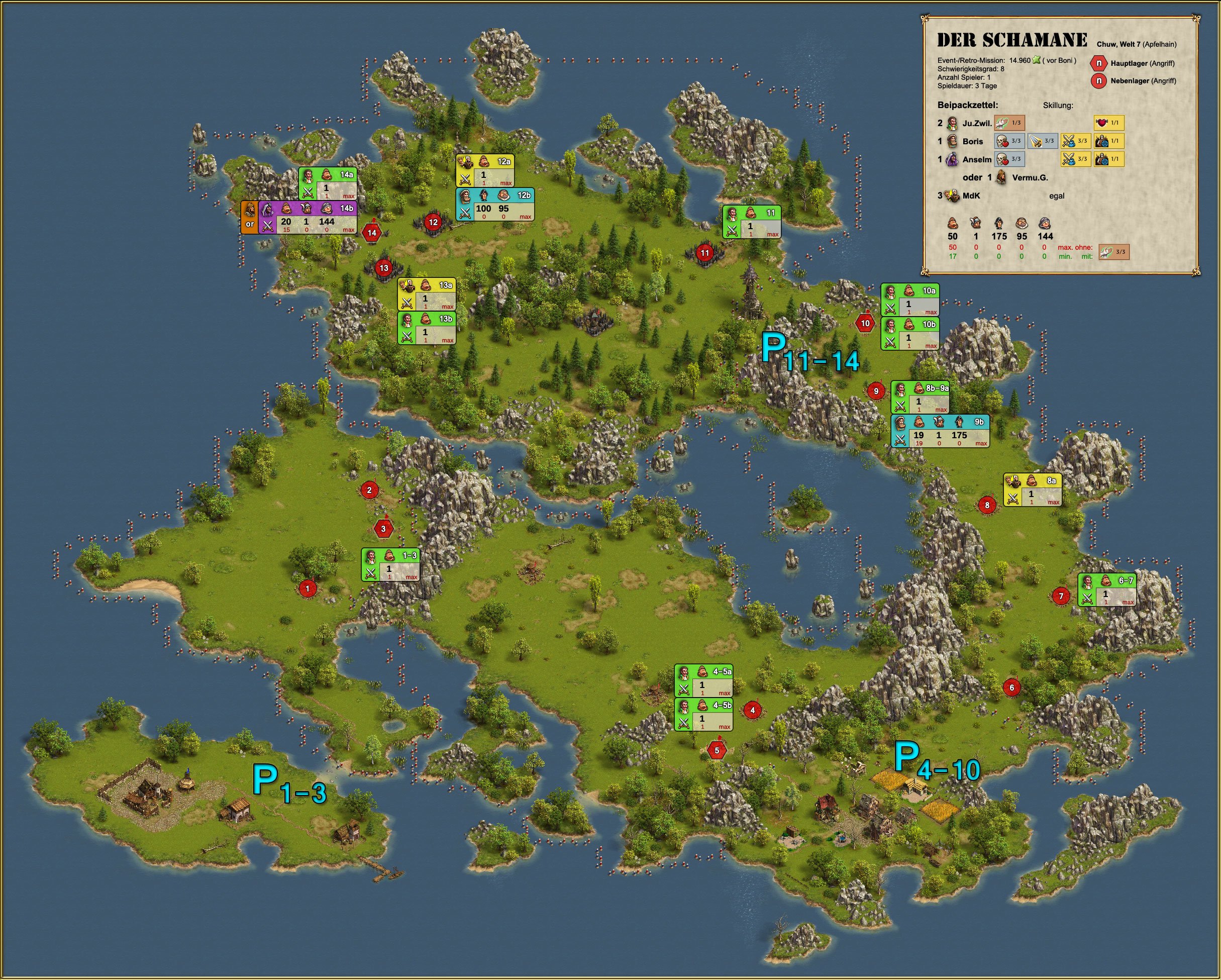Open the attack card labeled 14b
The width and height of the screenshot is (1221, 980).
click(x=308, y=218)
